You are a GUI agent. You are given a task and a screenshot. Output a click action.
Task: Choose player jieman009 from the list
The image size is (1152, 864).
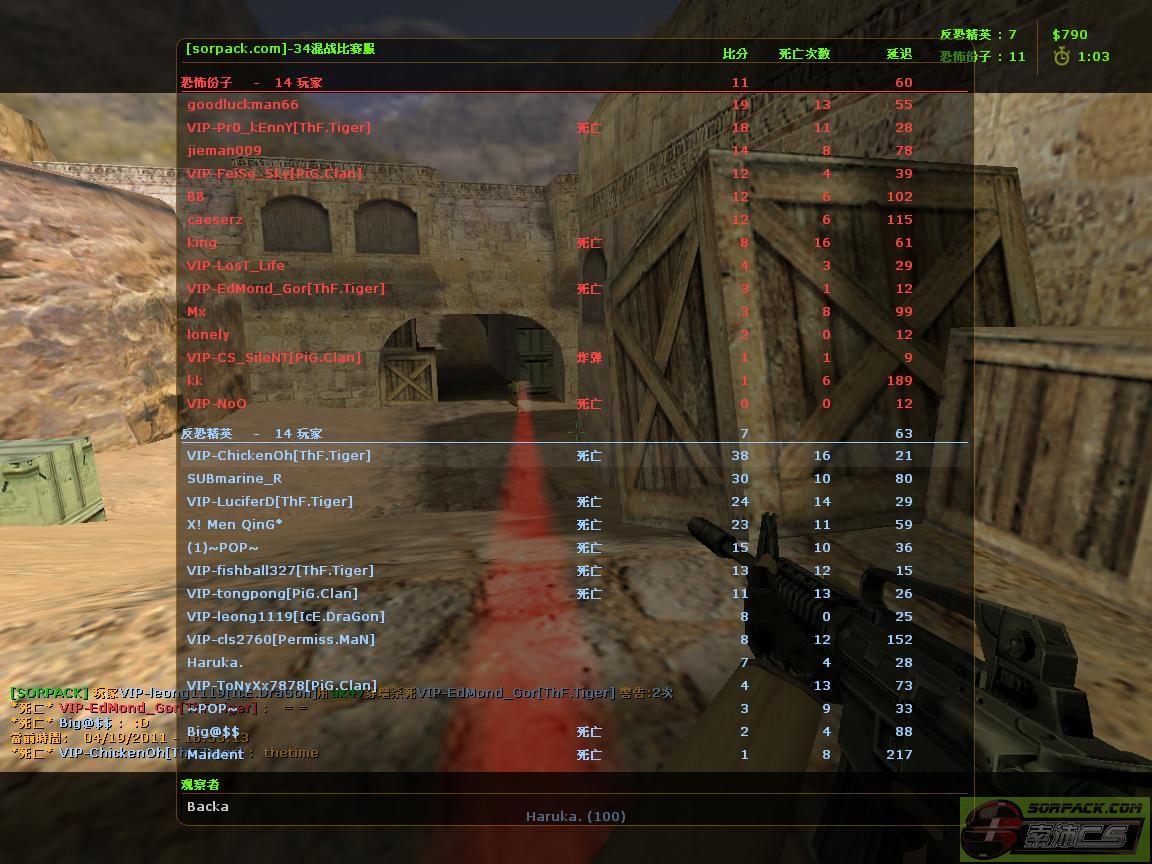(x=224, y=151)
